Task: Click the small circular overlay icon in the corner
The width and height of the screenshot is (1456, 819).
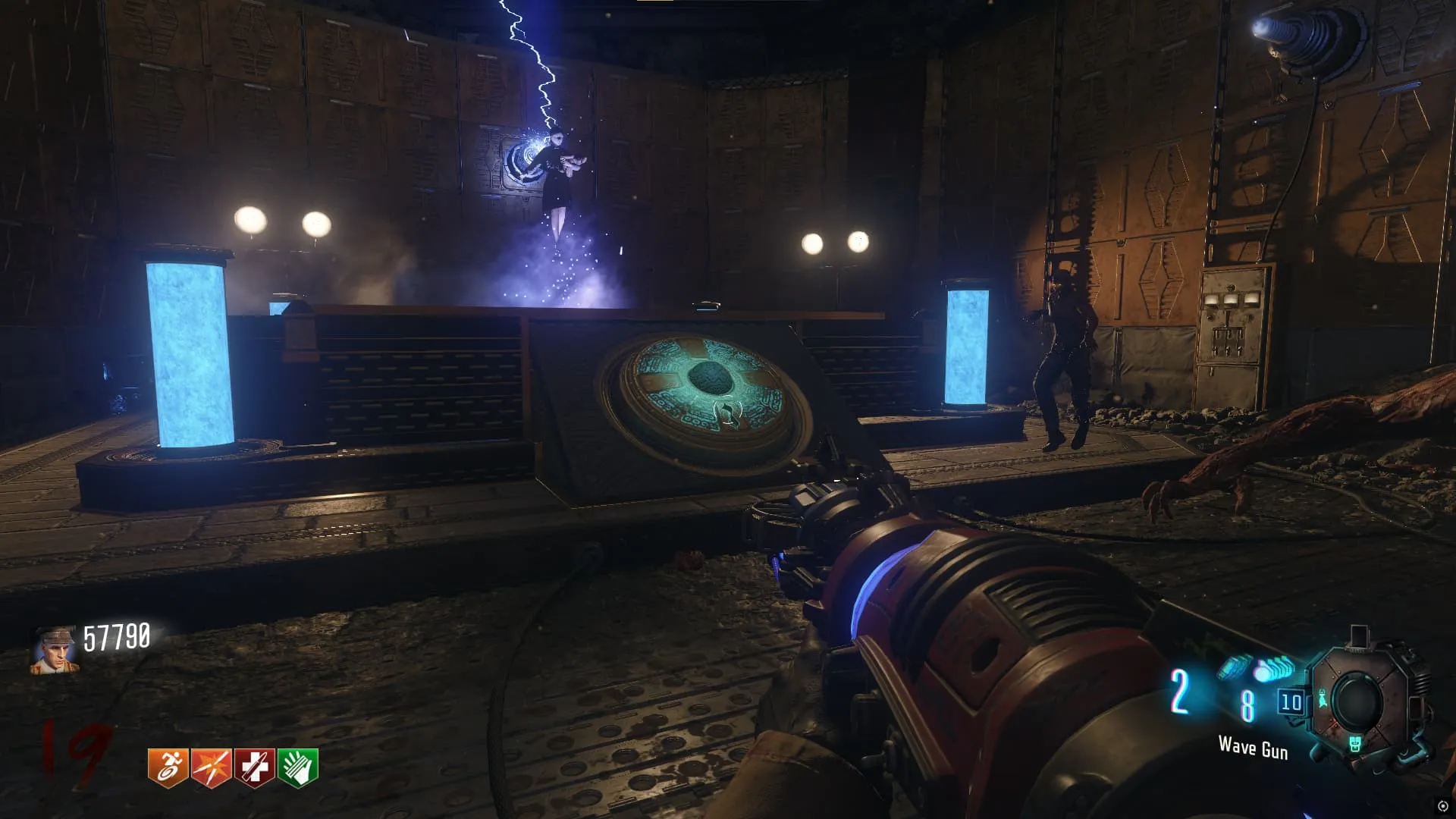Action: click(x=1442, y=806)
